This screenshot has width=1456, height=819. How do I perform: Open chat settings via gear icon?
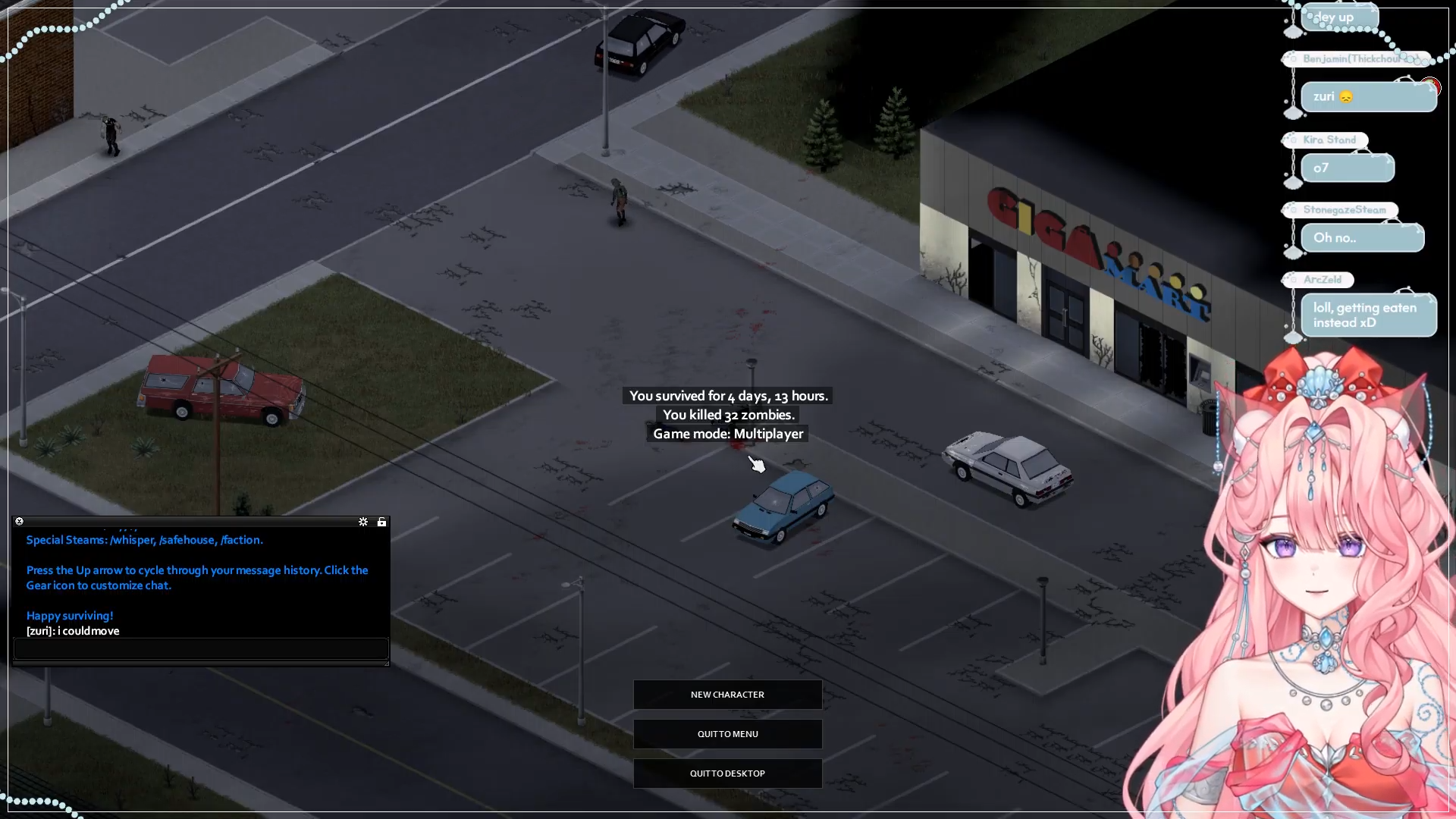click(363, 522)
